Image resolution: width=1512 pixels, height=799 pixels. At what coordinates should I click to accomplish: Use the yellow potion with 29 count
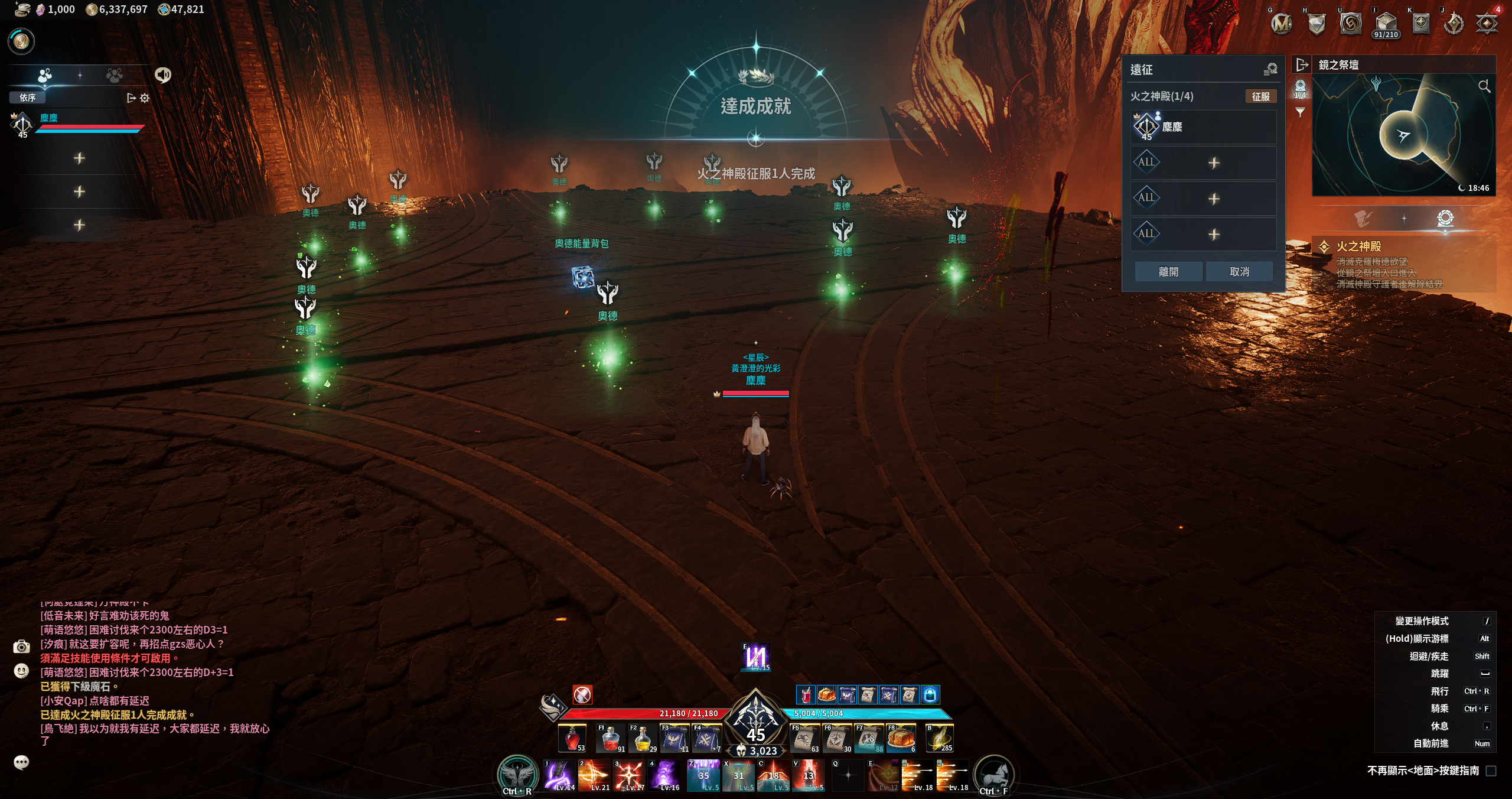tap(643, 739)
